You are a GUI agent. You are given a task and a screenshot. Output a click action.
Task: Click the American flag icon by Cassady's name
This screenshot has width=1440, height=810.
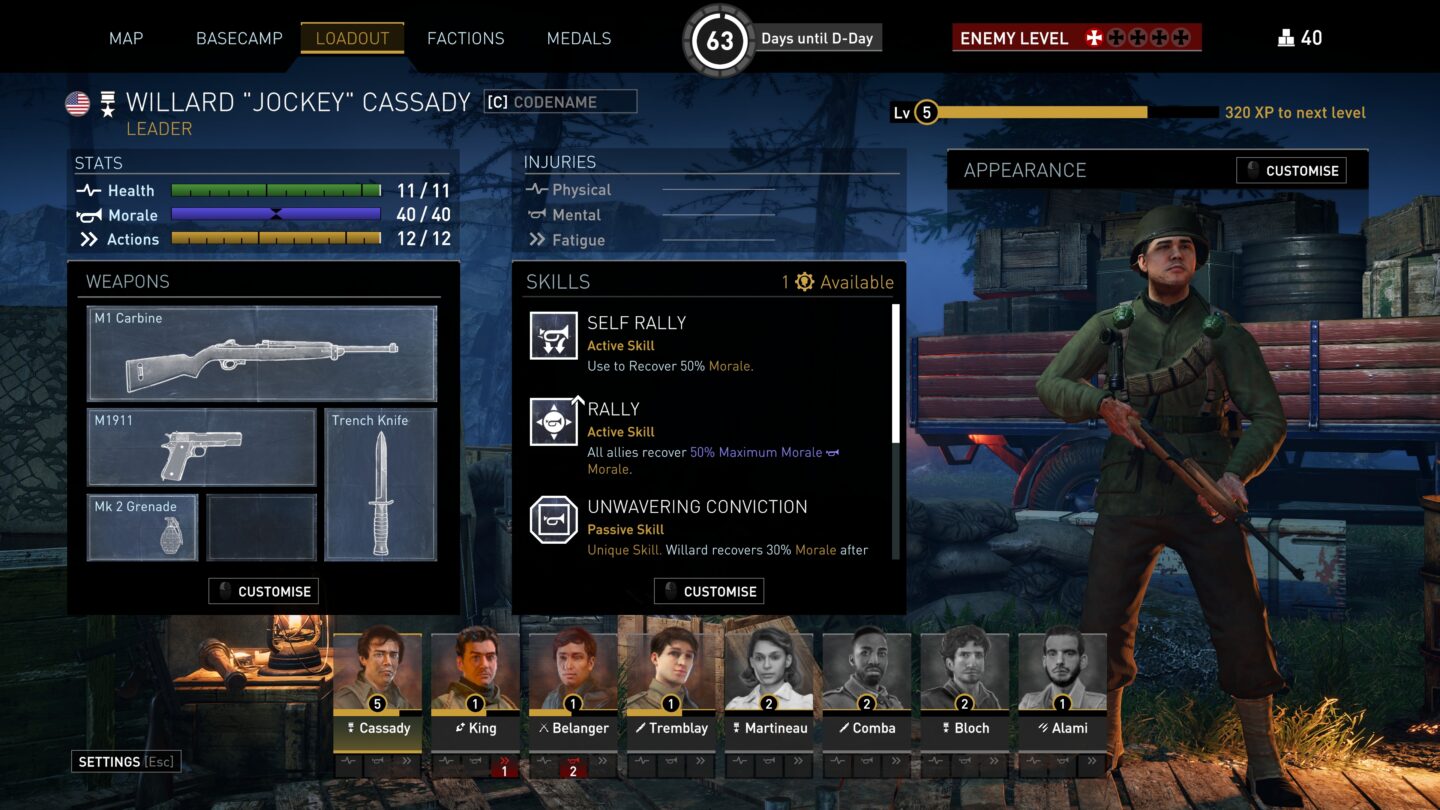pyautogui.click(x=77, y=102)
